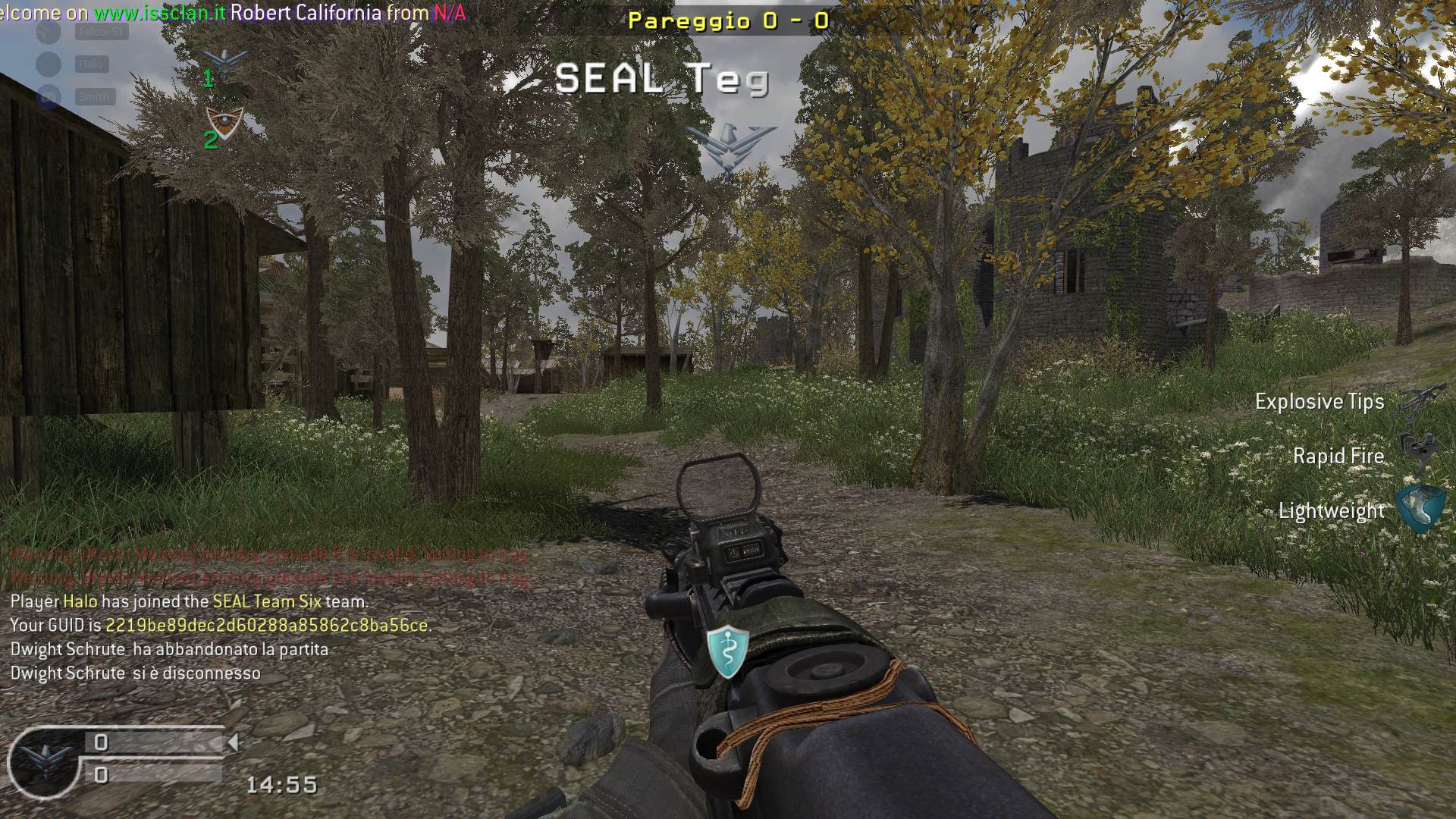This screenshot has height=819, width=1456.
Task: Click the large SEAL eagle emblem
Action: point(729,148)
